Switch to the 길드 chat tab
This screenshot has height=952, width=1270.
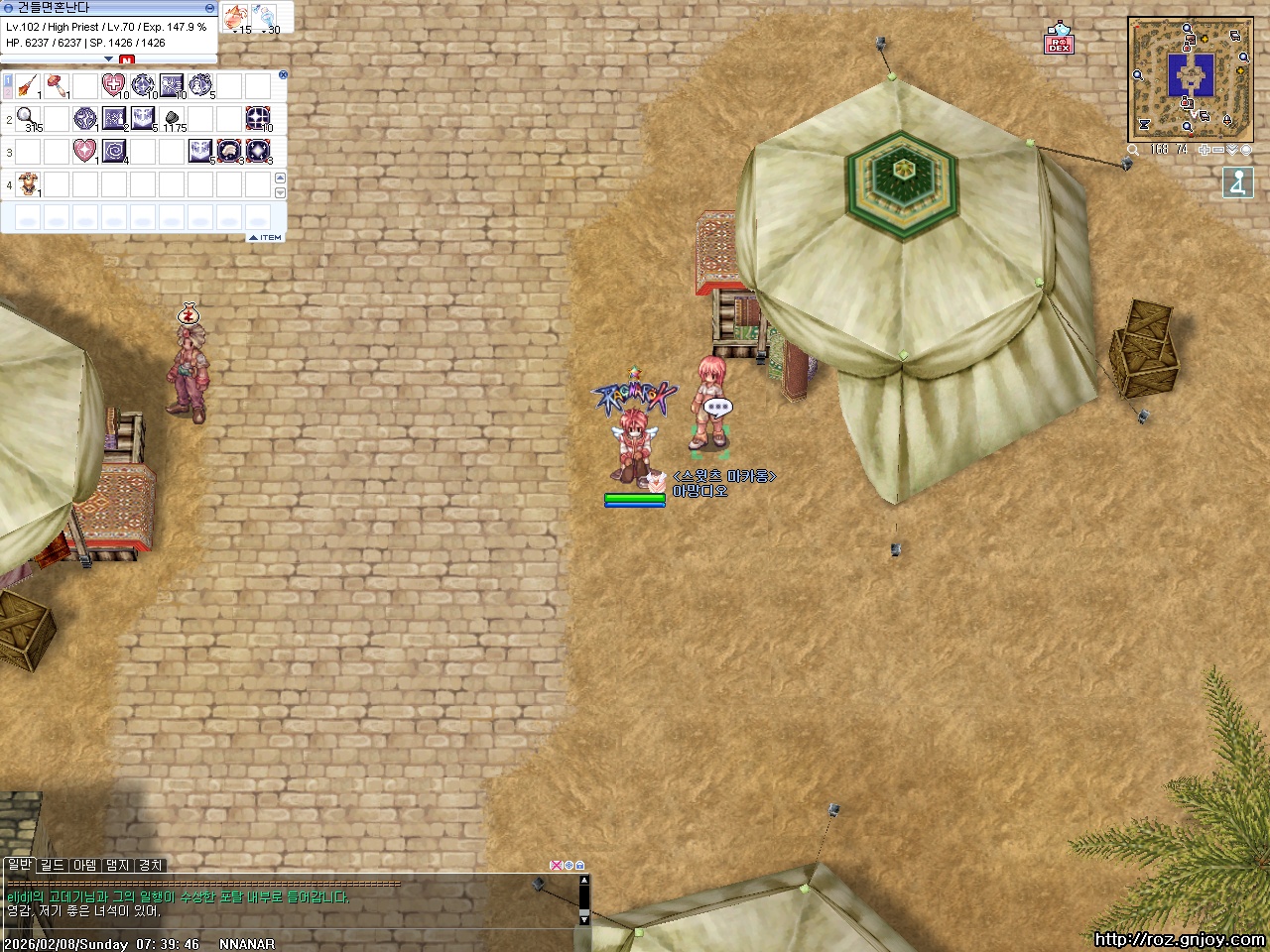[52, 866]
